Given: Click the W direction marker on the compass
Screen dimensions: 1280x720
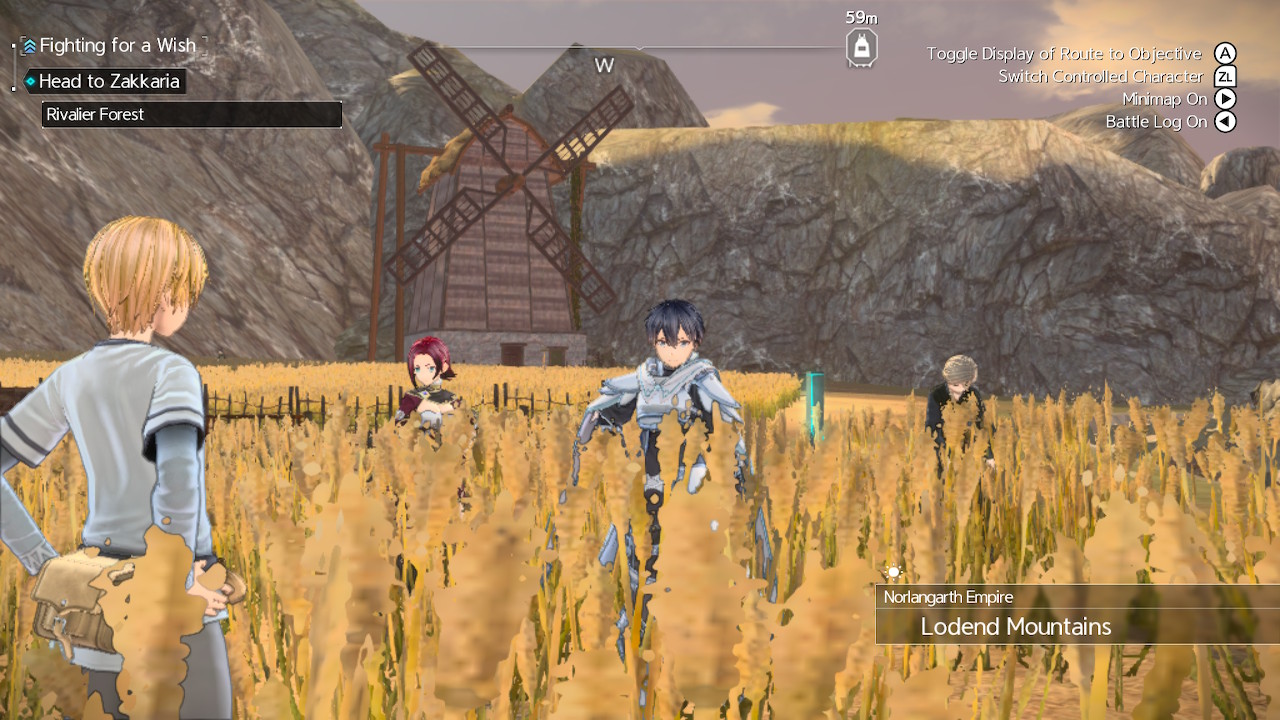Looking at the screenshot, I should point(604,64).
